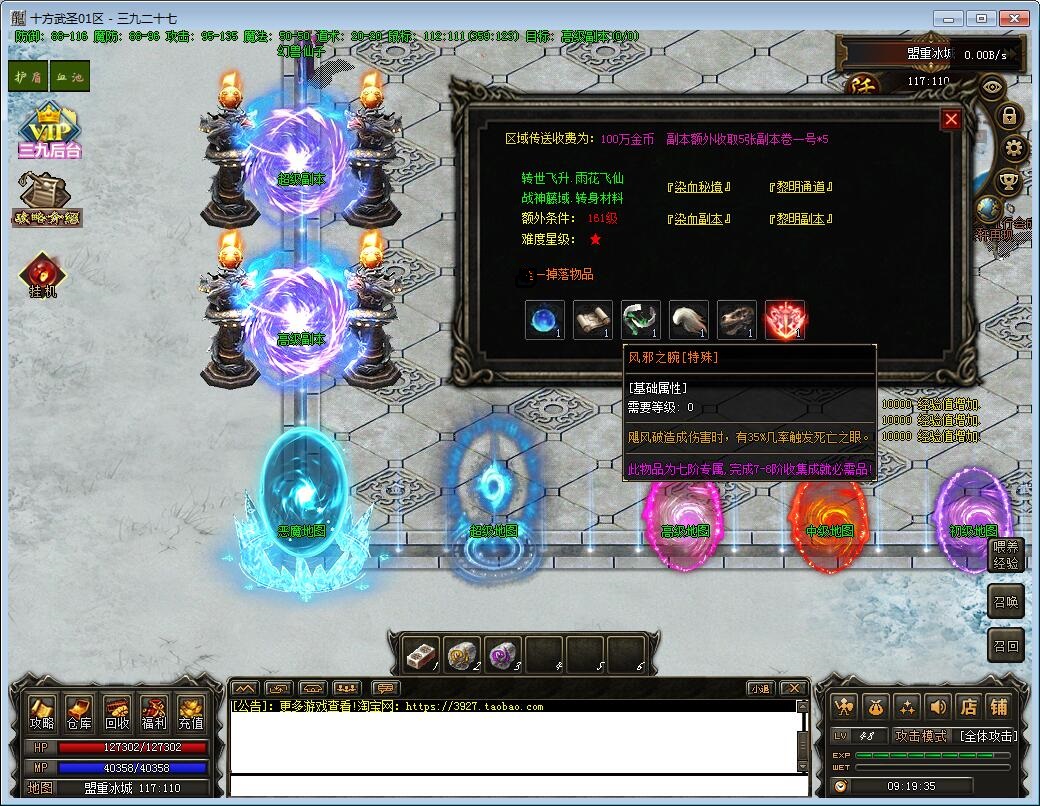Maximize the game window
This screenshot has height=806, width=1040.
coord(984,18)
